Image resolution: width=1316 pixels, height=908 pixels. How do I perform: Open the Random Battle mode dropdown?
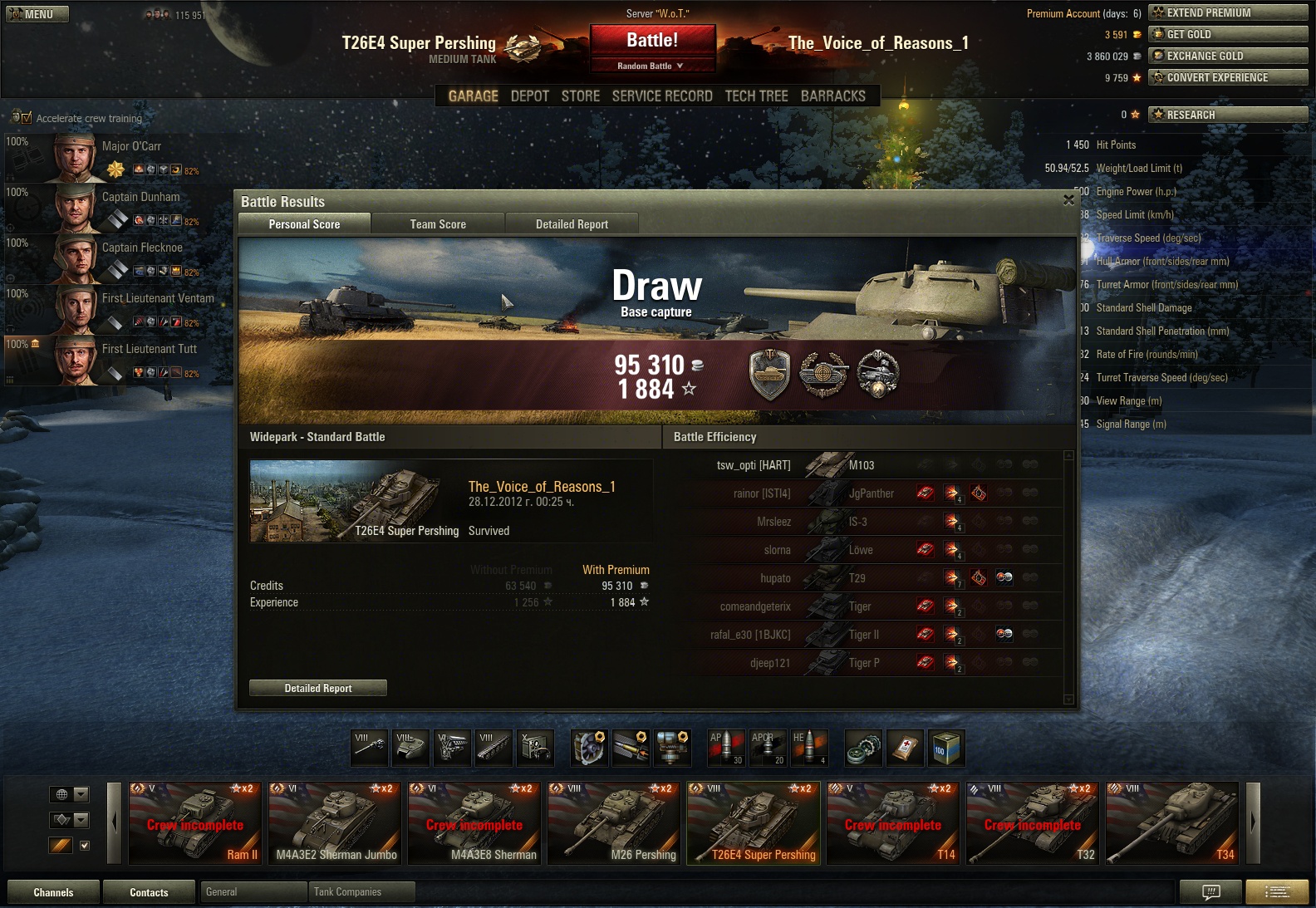coord(652,66)
